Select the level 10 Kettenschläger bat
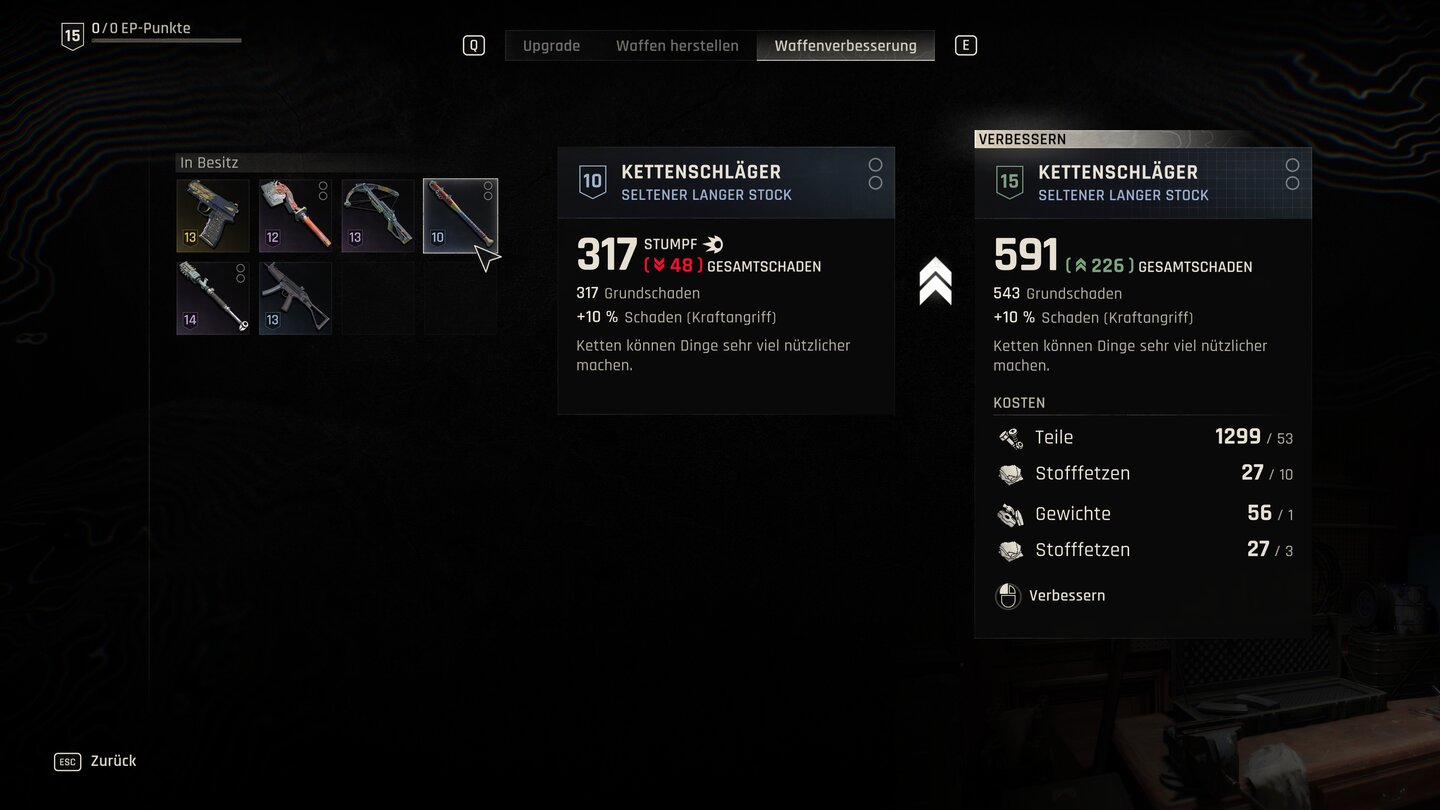The height and width of the screenshot is (810, 1440). pos(460,216)
